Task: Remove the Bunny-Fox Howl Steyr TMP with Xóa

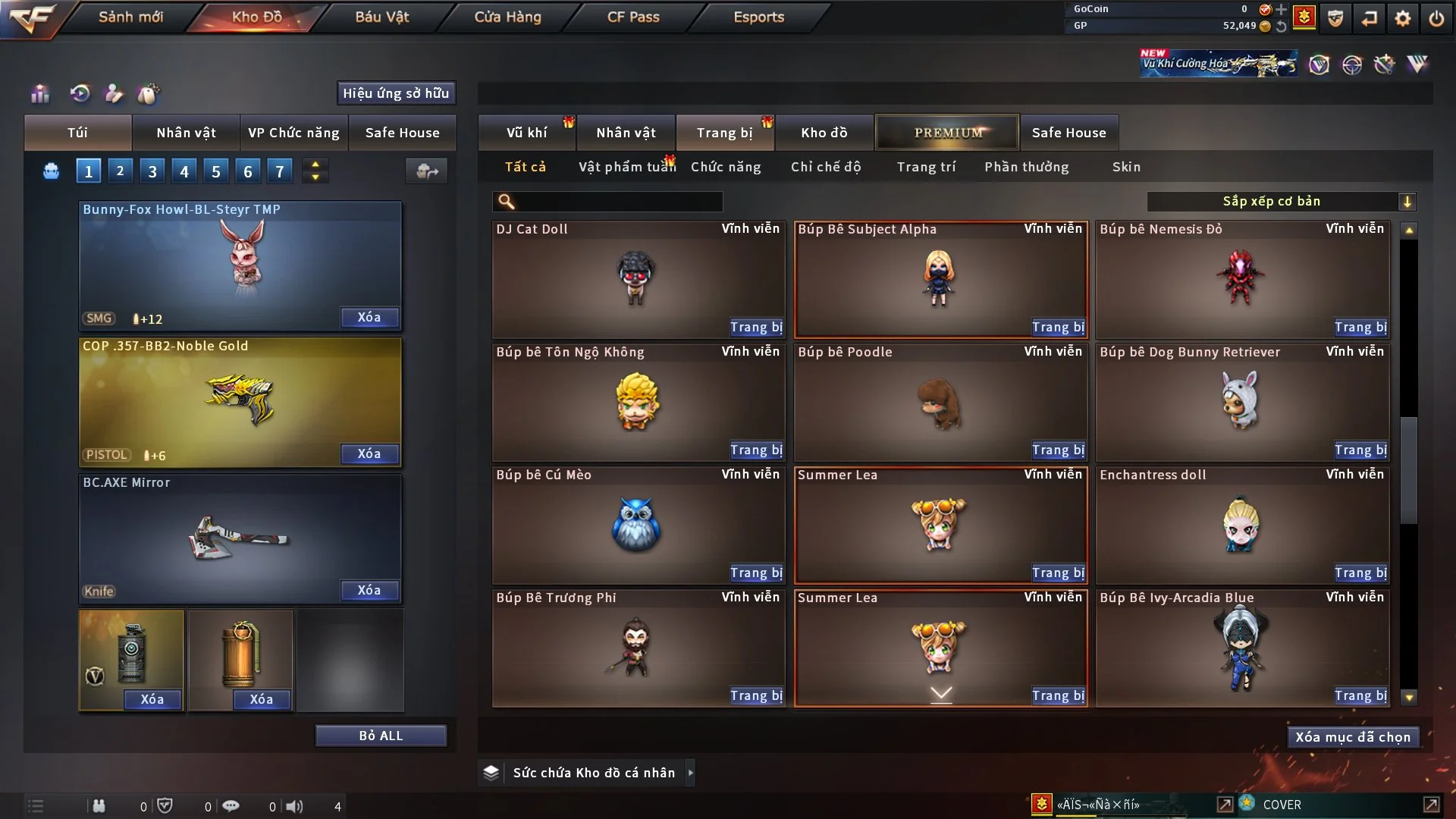Action: coord(369,318)
